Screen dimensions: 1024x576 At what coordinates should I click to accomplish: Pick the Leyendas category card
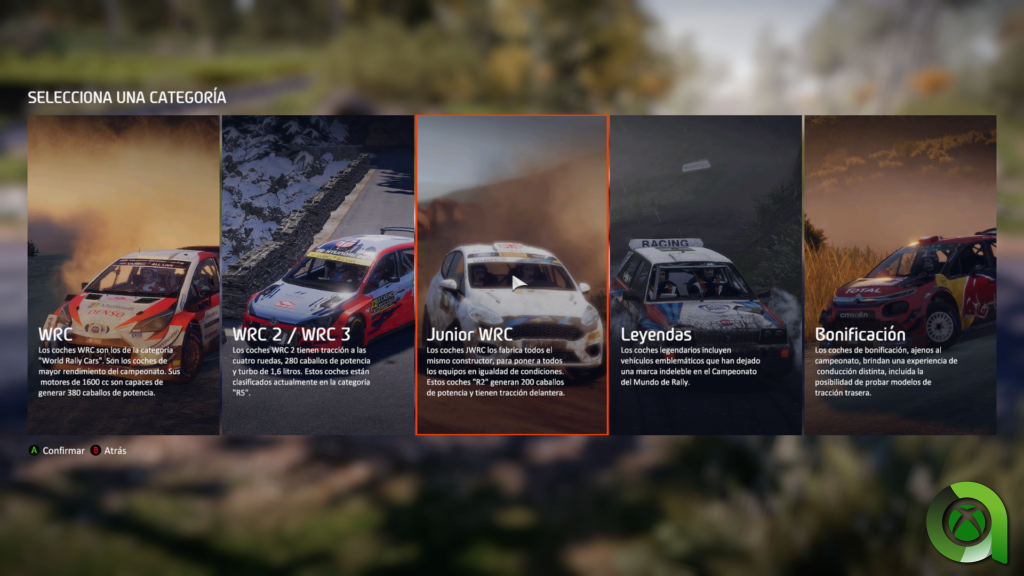[705, 275]
